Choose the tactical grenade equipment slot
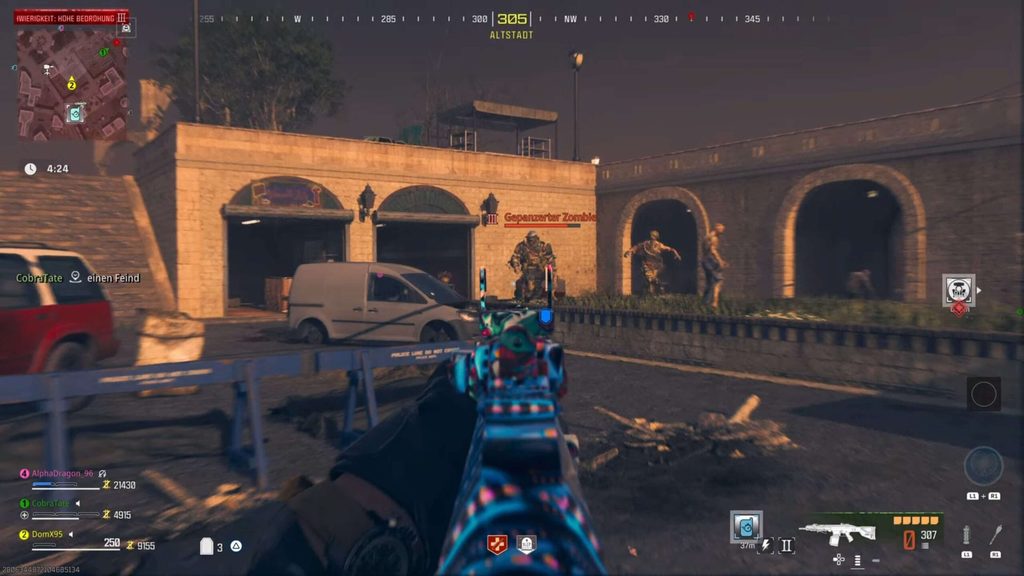This screenshot has width=1024, height=576. (966, 534)
